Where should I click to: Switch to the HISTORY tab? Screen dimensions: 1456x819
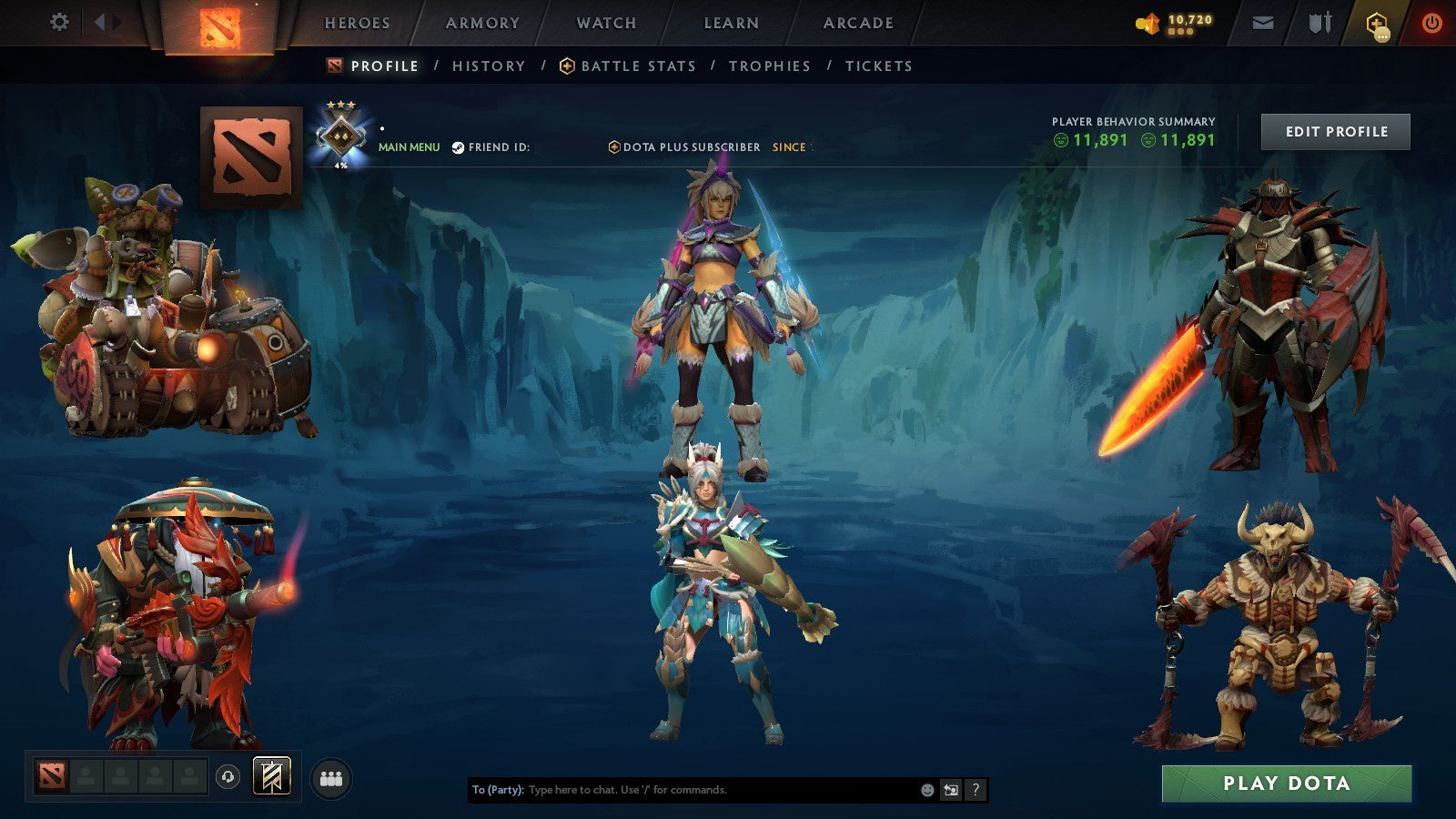tap(490, 66)
